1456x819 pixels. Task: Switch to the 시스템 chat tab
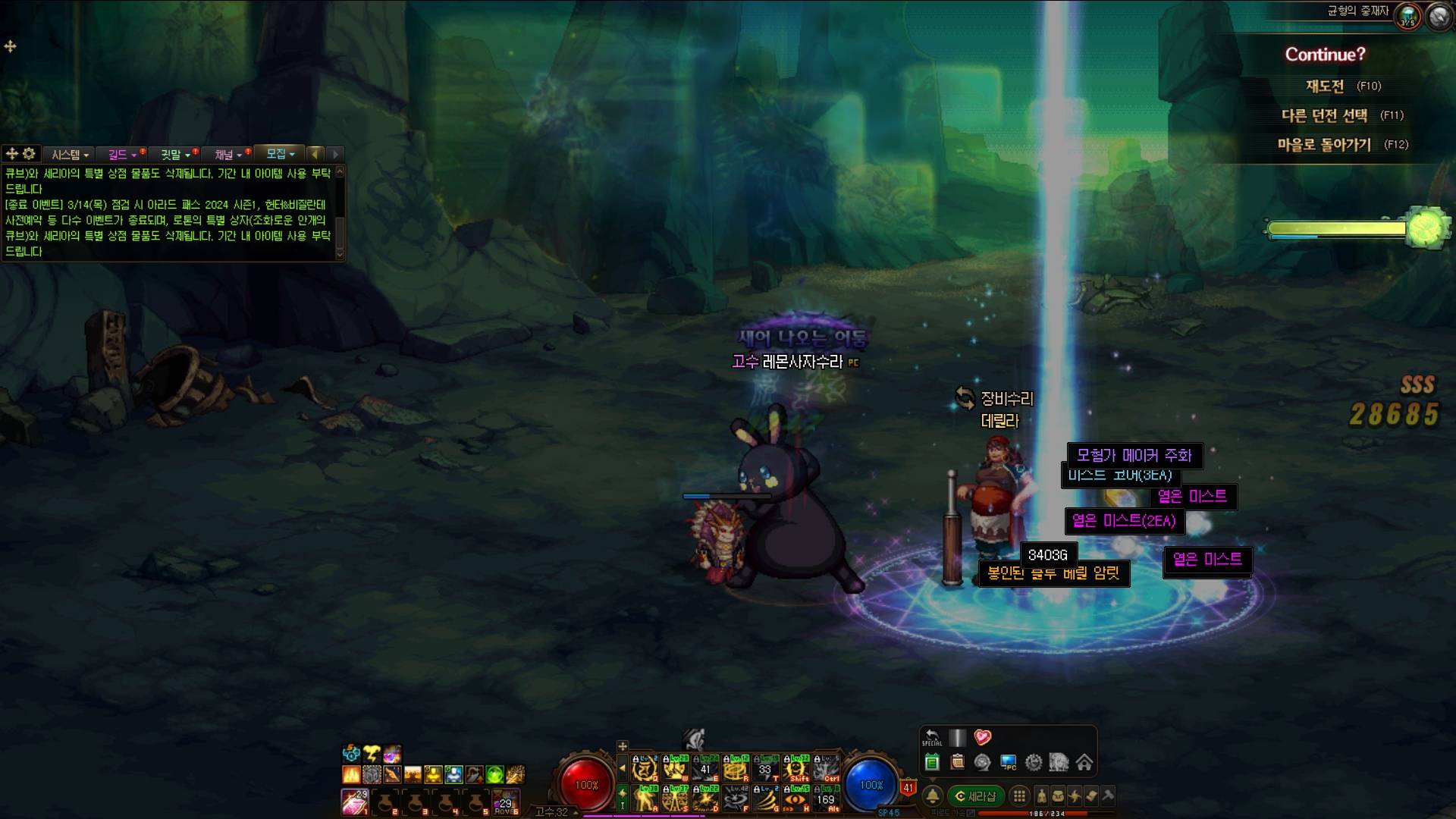[69, 155]
